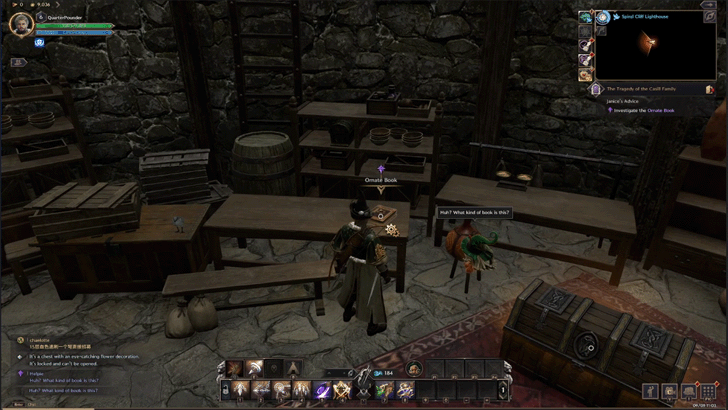This screenshot has width=728, height=410.
Task: Open the chest inventory button at bottom-right
Action: click(689, 391)
